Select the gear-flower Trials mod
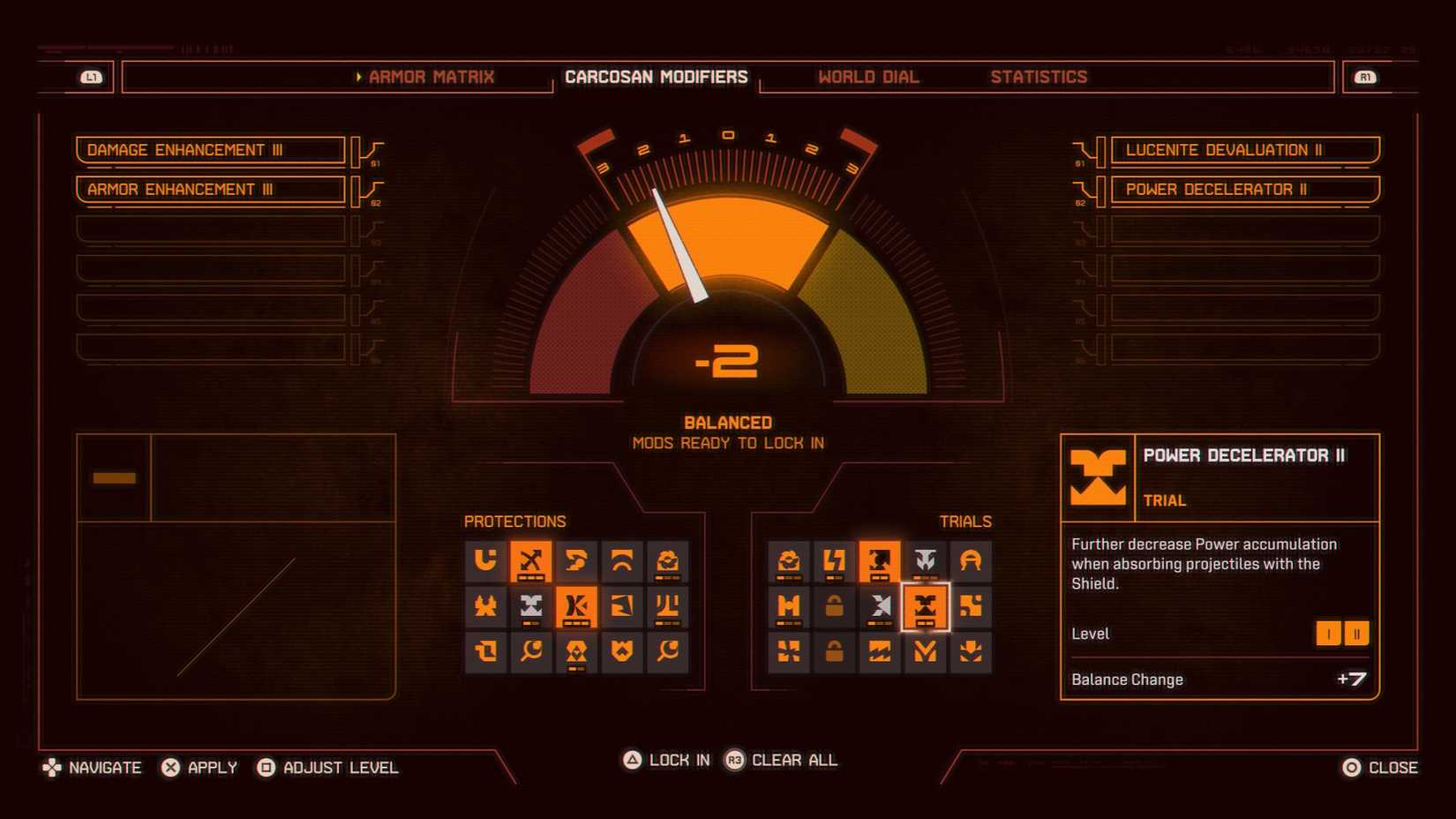The image size is (1456, 819). coord(788,560)
